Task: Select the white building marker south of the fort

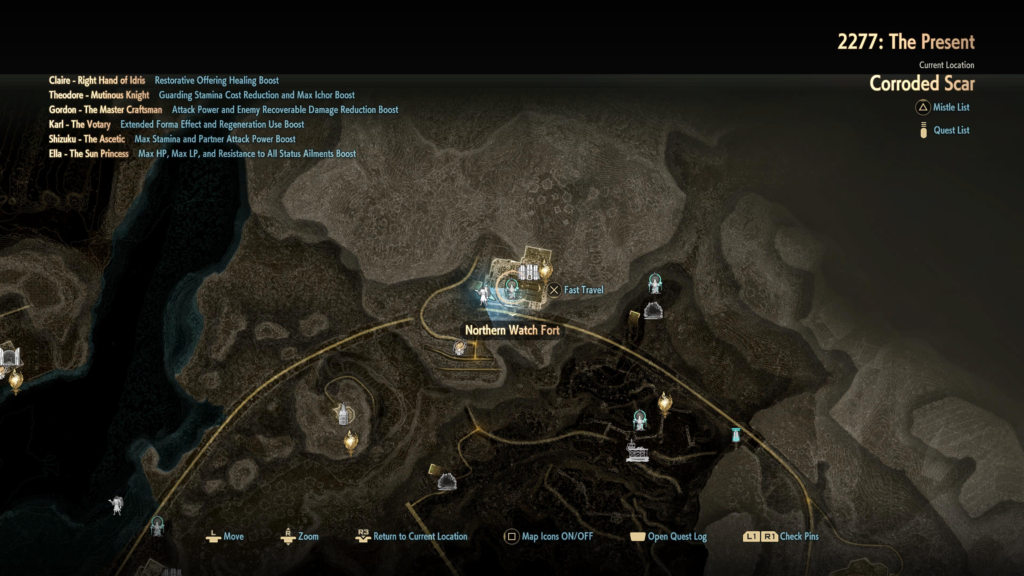Action: coord(636,451)
